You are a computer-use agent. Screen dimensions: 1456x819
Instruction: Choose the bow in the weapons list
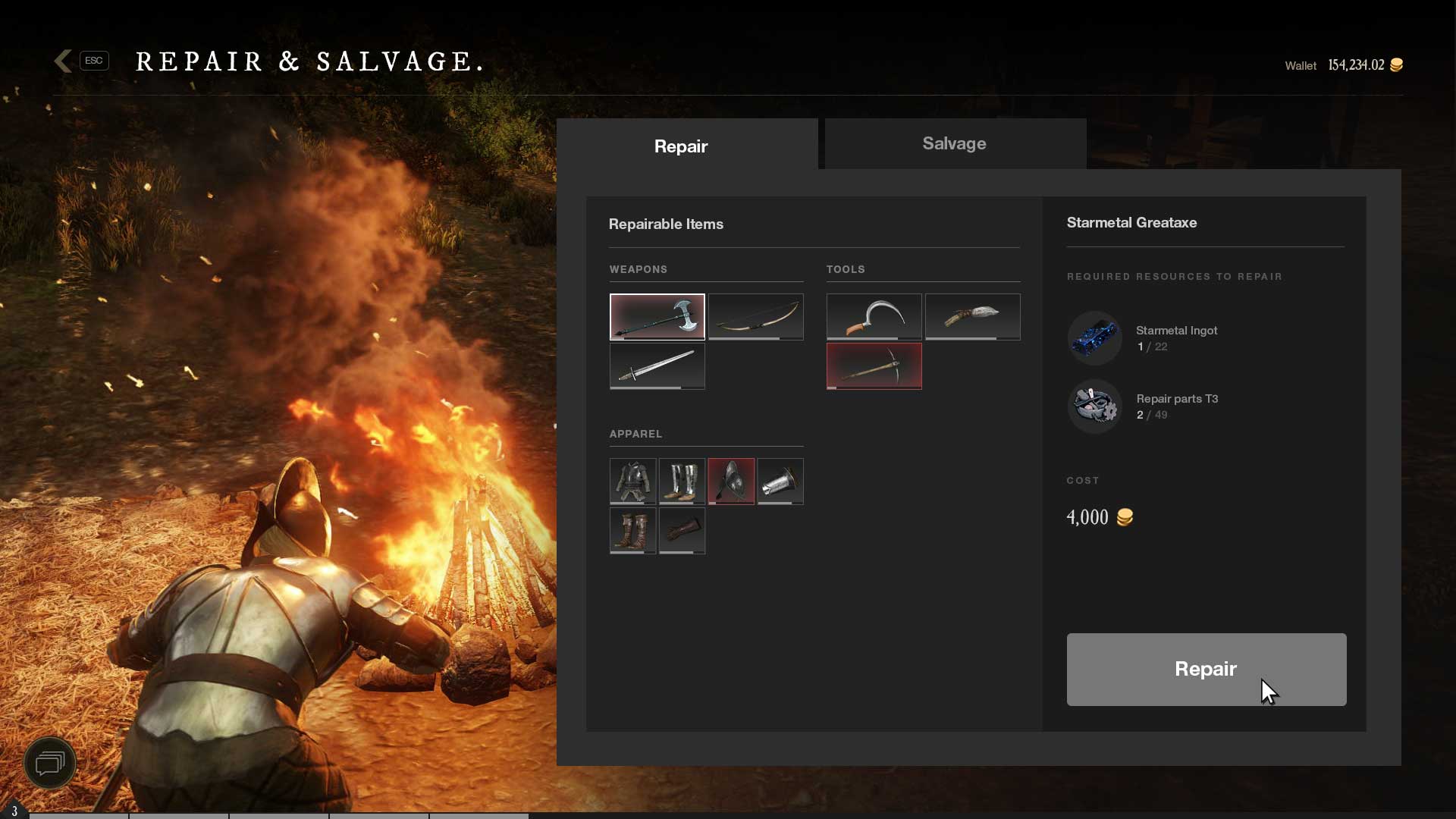(x=755, y=316)
